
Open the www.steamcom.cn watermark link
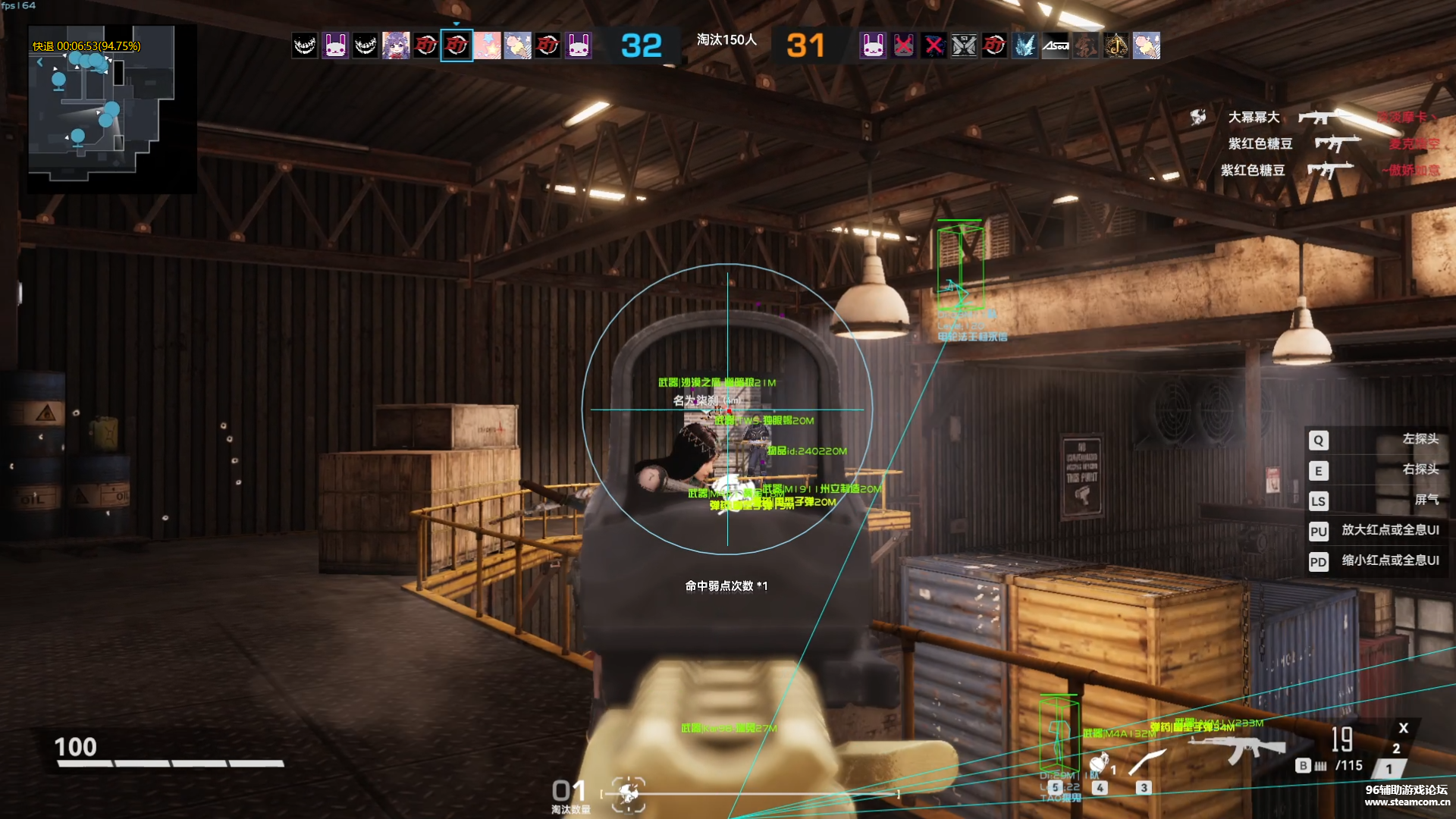1407,802
